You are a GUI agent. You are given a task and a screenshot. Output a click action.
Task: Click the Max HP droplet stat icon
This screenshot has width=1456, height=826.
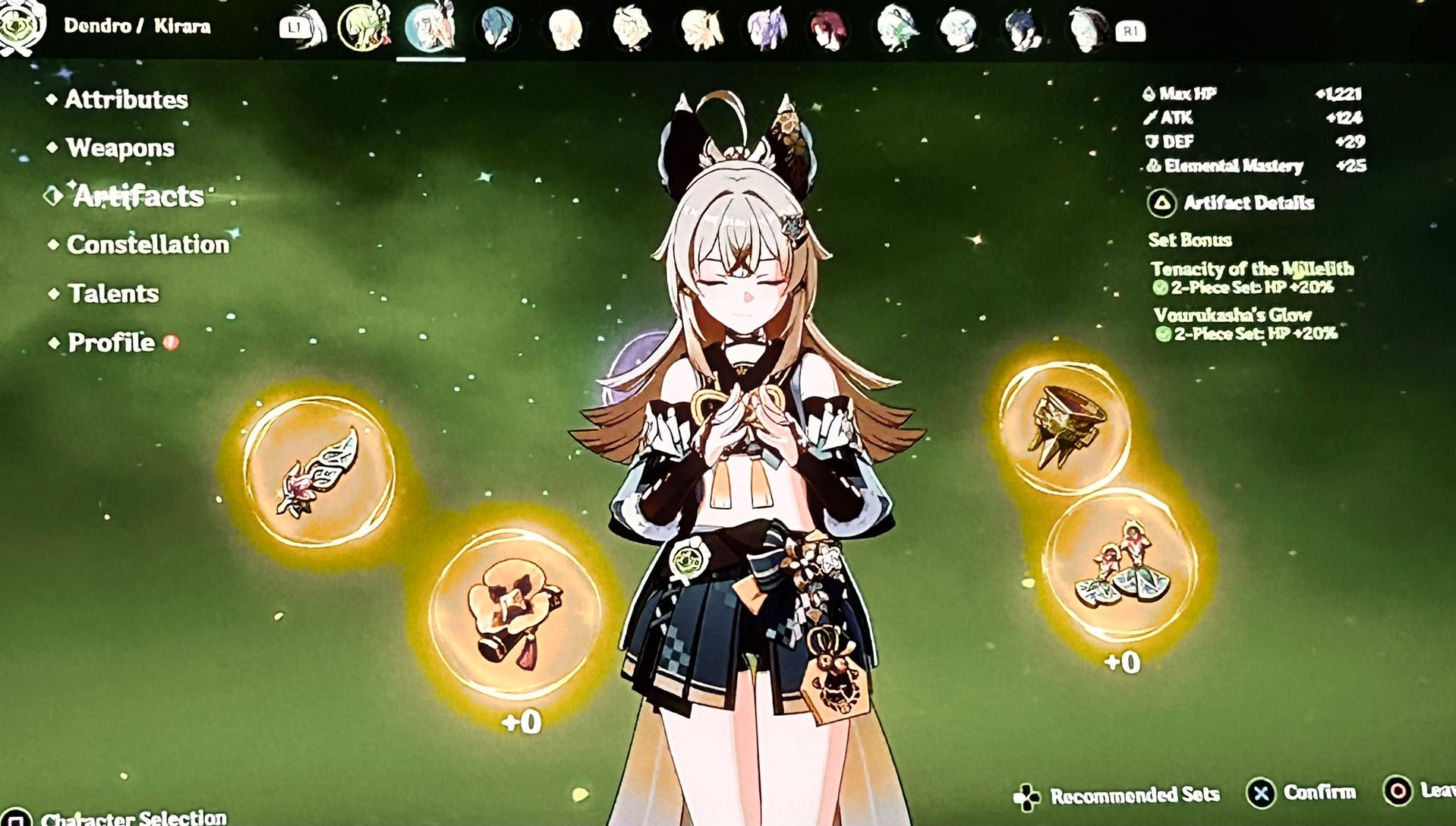coord(1149,96)
